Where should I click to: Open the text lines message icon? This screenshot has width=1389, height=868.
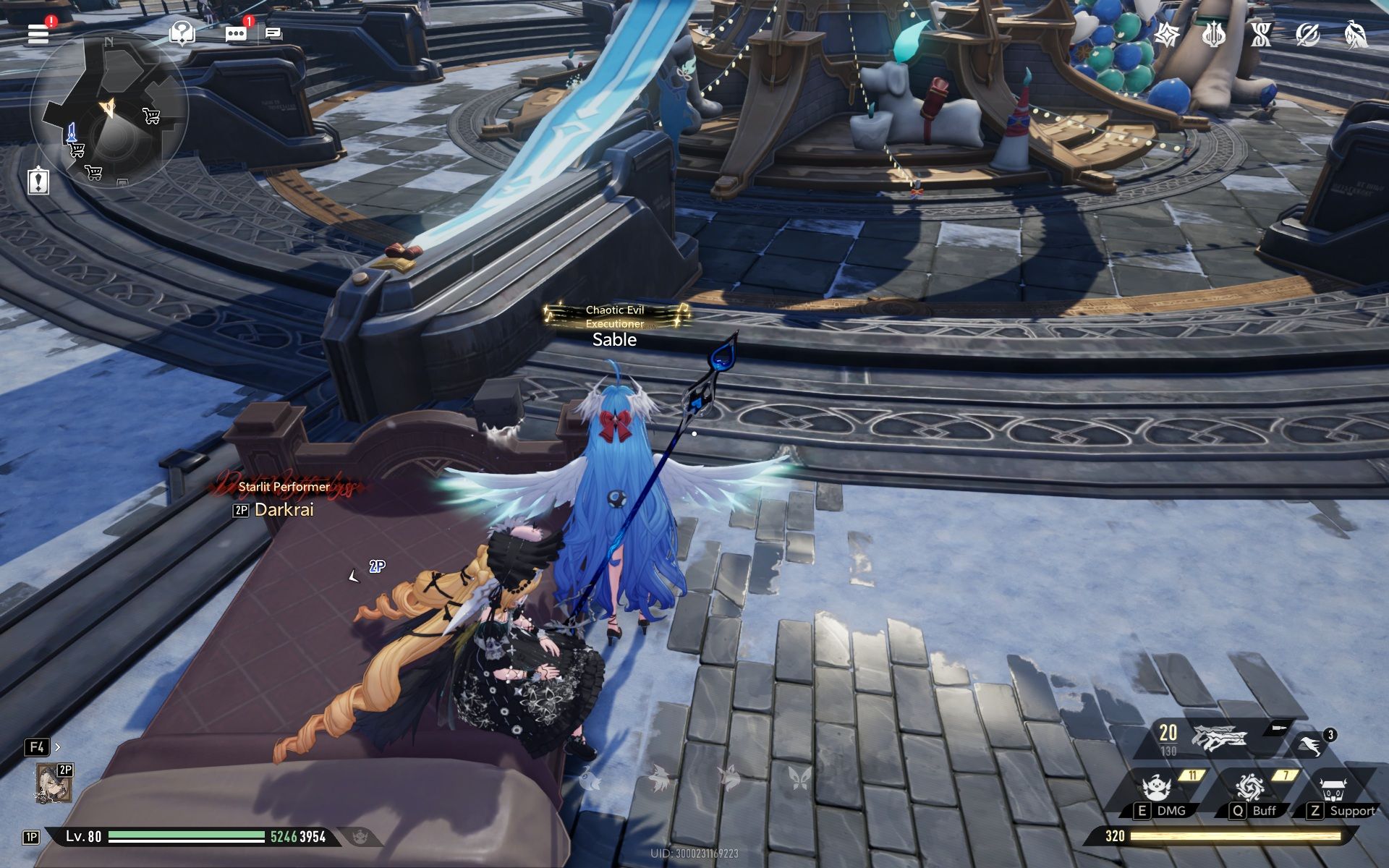tap(273, 33)
